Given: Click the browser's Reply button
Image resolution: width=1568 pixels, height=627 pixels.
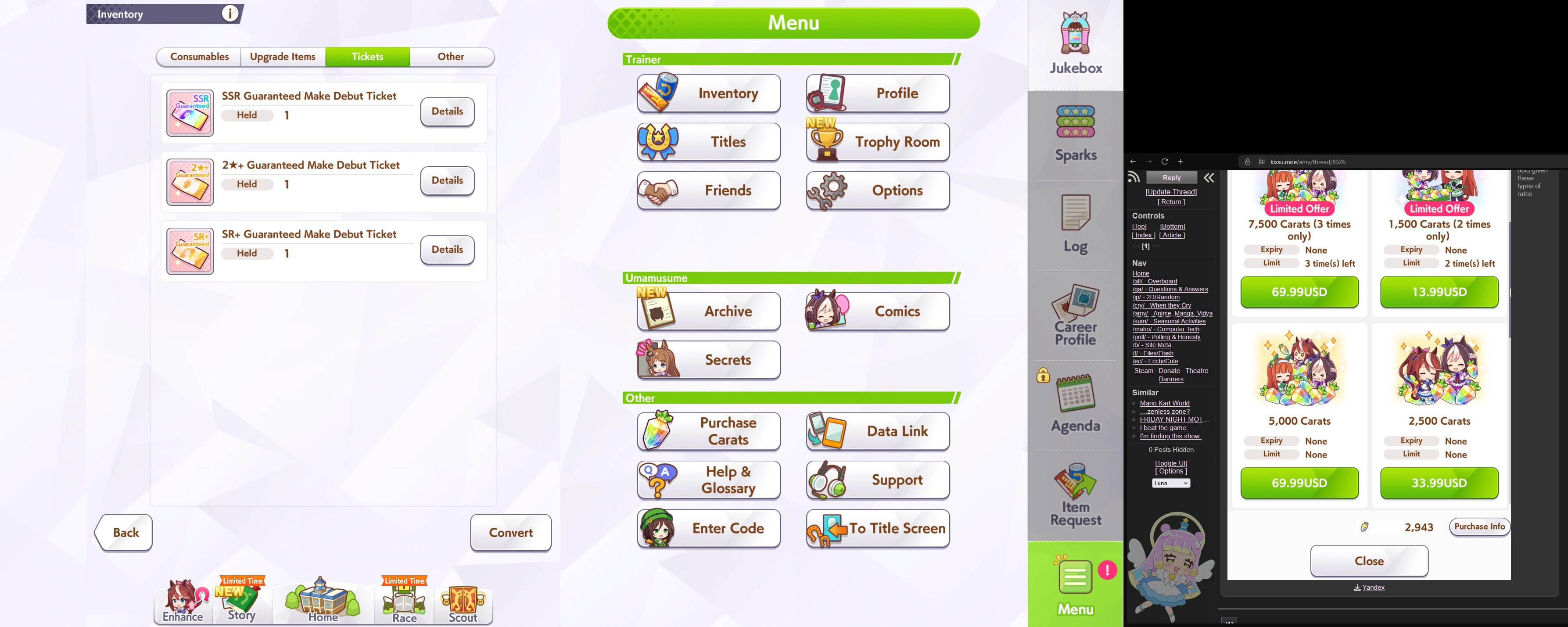Looking at the screenshot, I should [x=1171, y=178].
